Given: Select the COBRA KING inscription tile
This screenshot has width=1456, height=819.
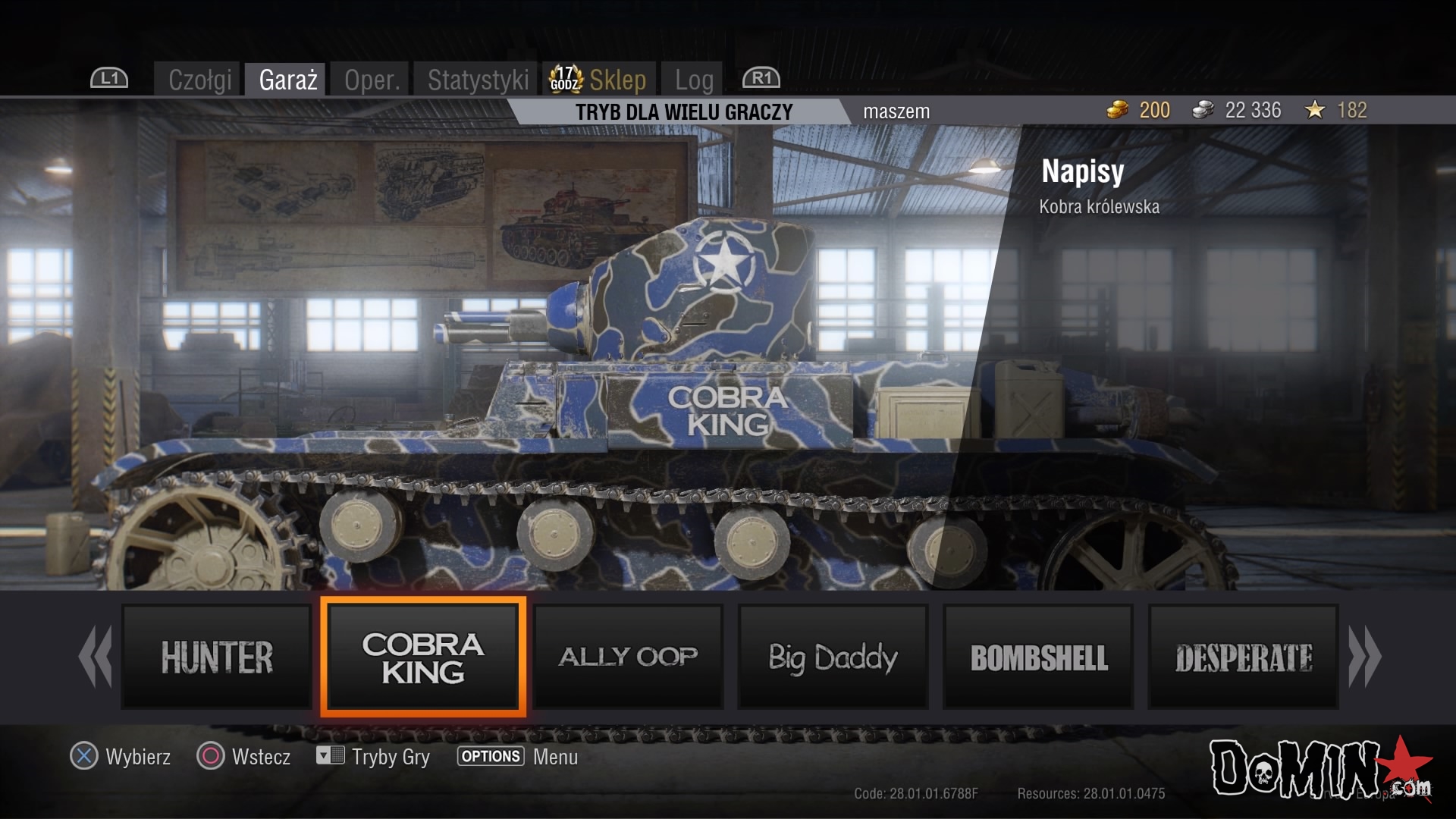Looking at the screenshot, I should (423, 657).
